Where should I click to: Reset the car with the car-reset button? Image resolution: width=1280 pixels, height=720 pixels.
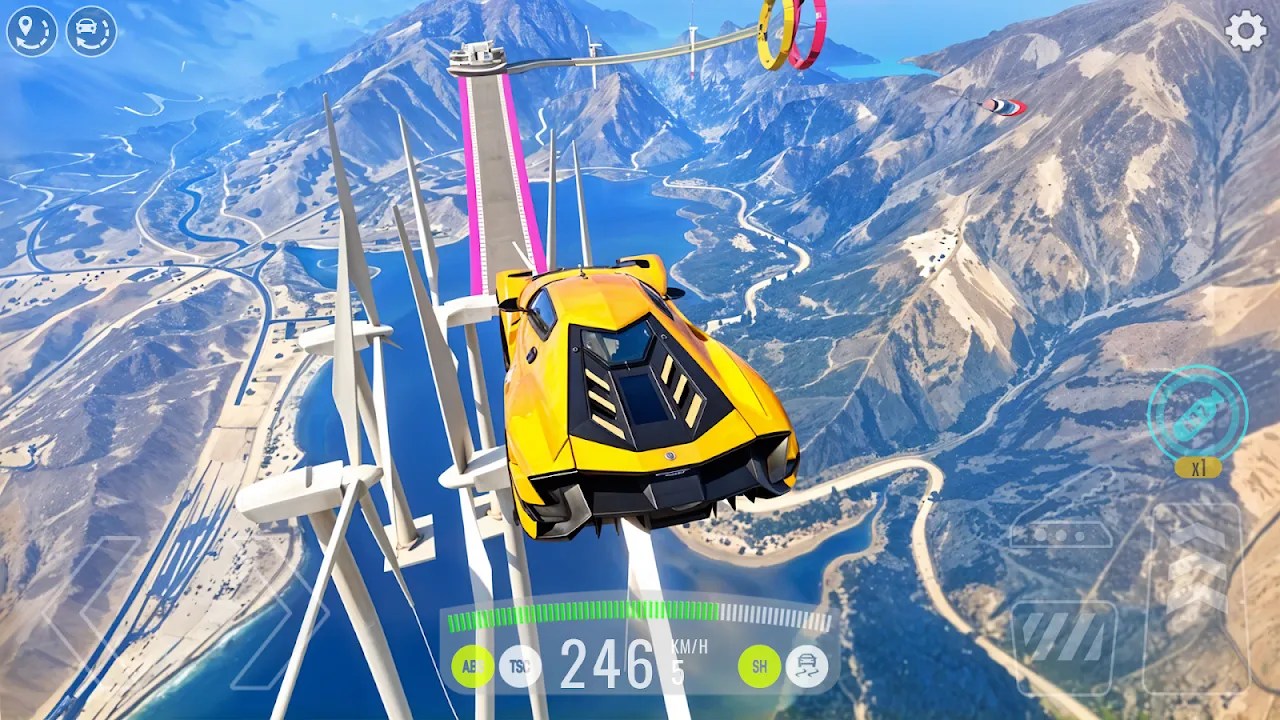point(91,31)
